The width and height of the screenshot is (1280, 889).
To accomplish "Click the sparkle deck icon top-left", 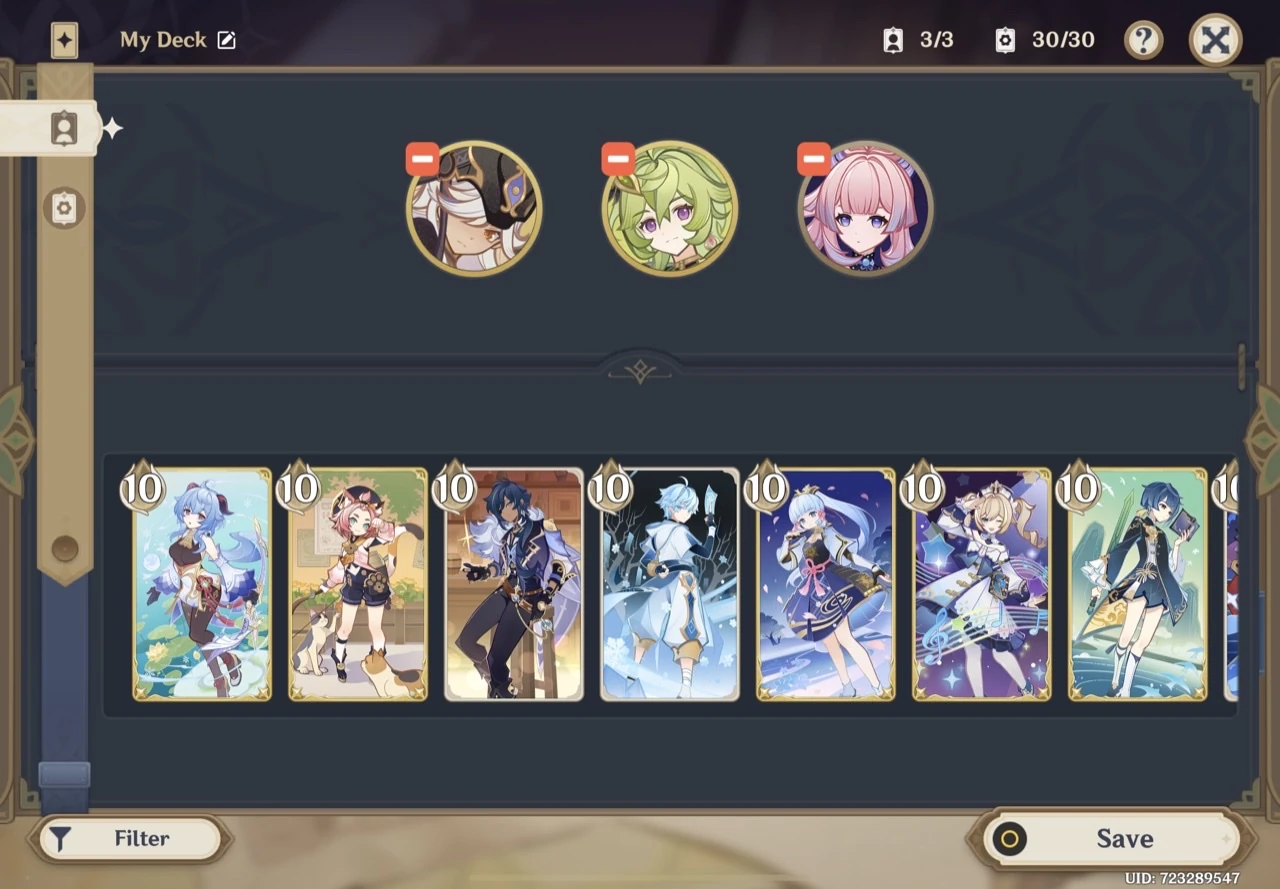I will click(64, 41).
